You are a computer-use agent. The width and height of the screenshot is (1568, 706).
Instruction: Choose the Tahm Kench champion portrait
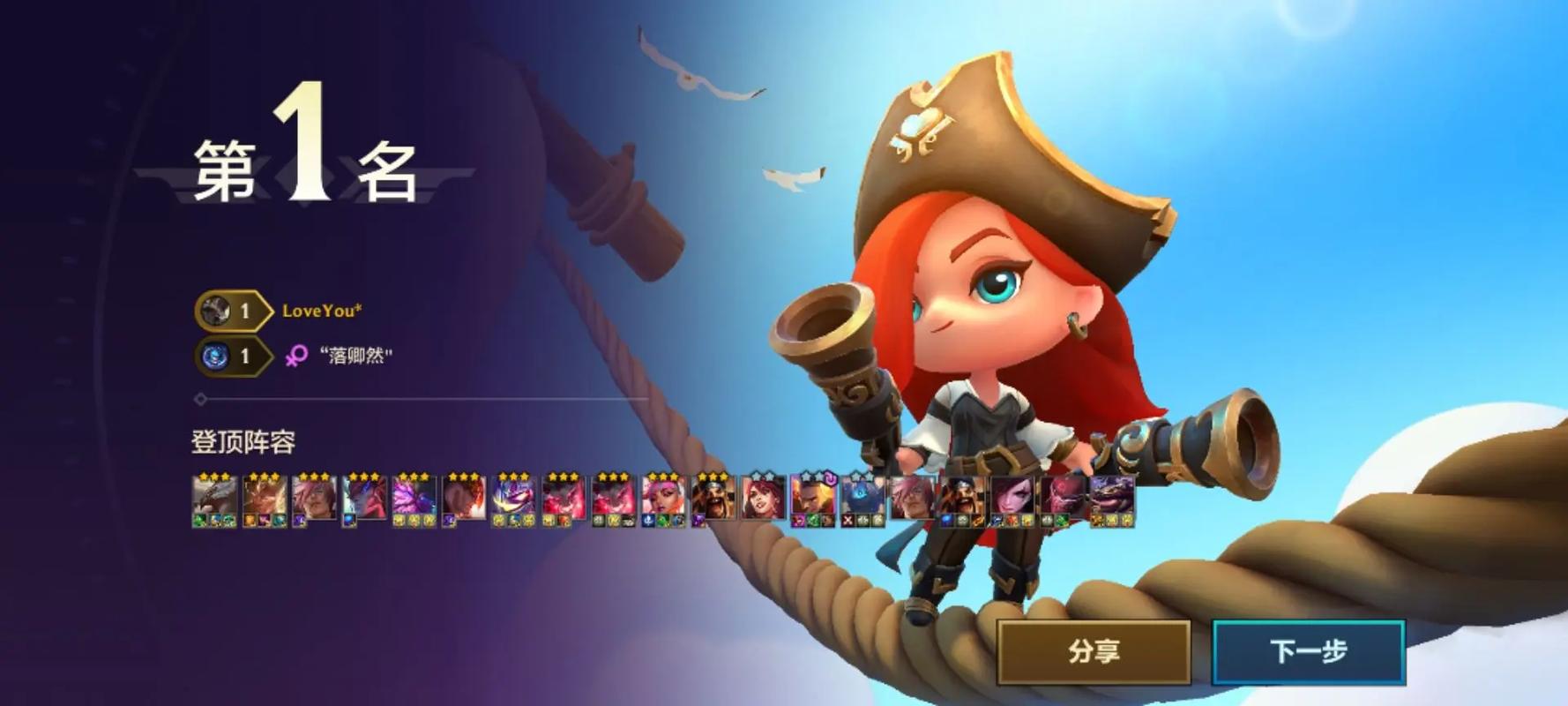point(1112,499)
